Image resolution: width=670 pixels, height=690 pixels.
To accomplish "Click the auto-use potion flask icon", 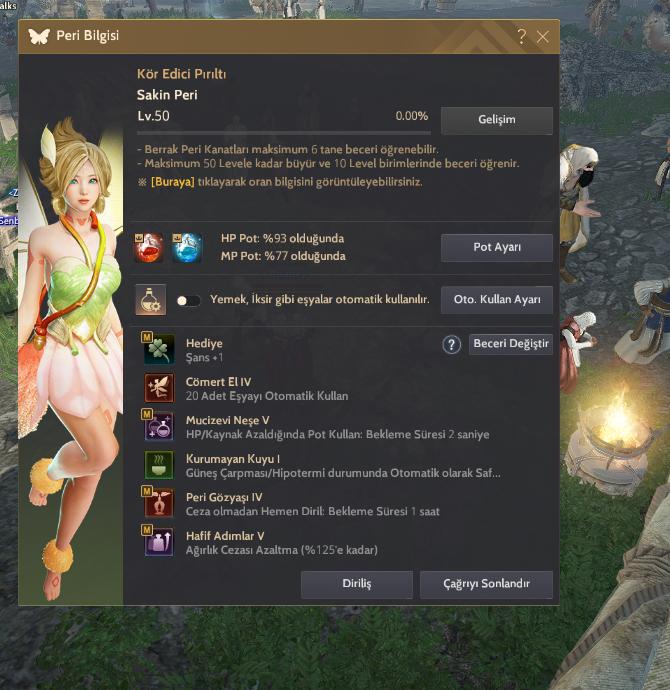I will click(x=151, y=300).
